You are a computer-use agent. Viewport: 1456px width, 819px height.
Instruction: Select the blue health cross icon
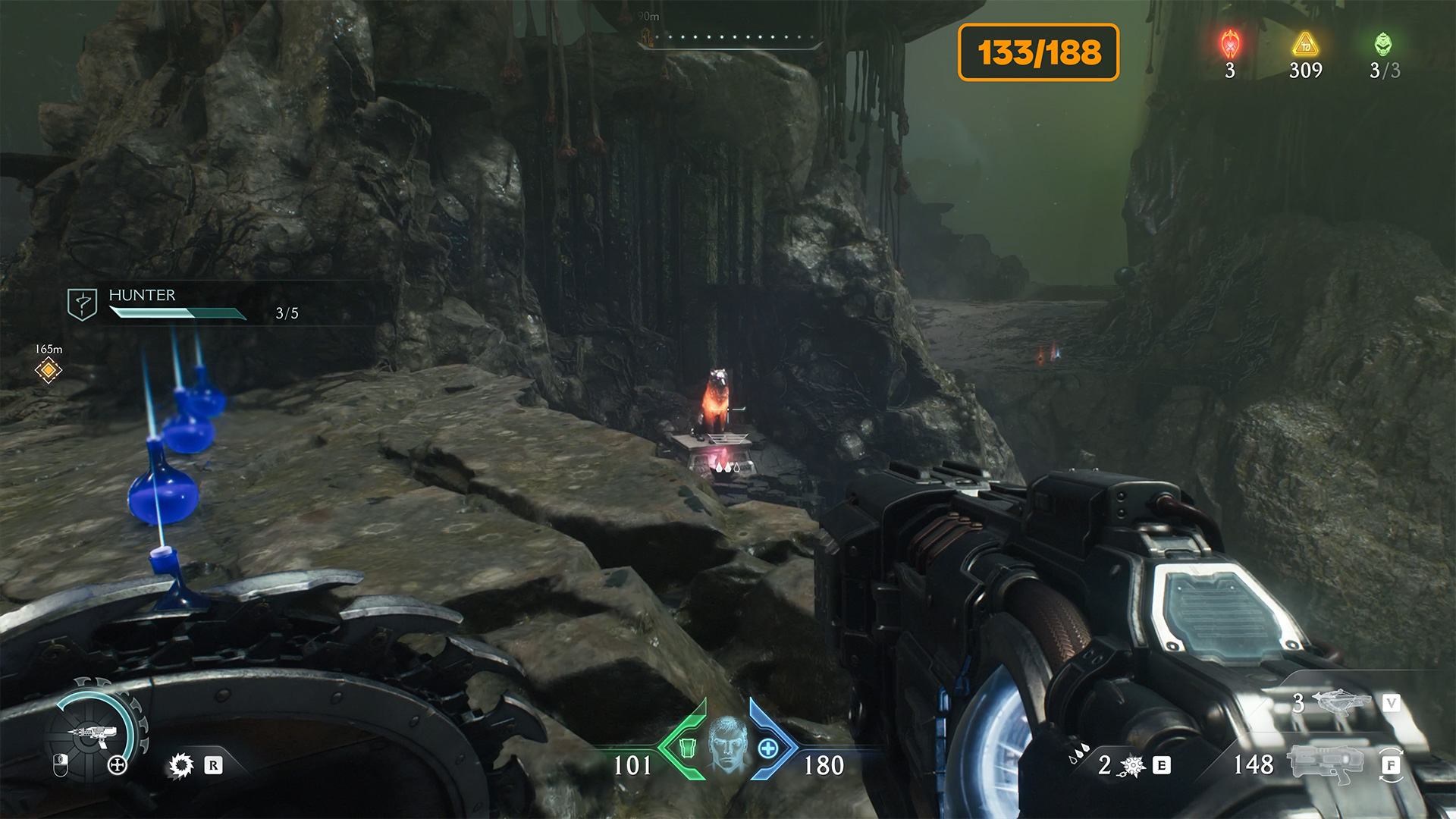(x=768, y=748)
